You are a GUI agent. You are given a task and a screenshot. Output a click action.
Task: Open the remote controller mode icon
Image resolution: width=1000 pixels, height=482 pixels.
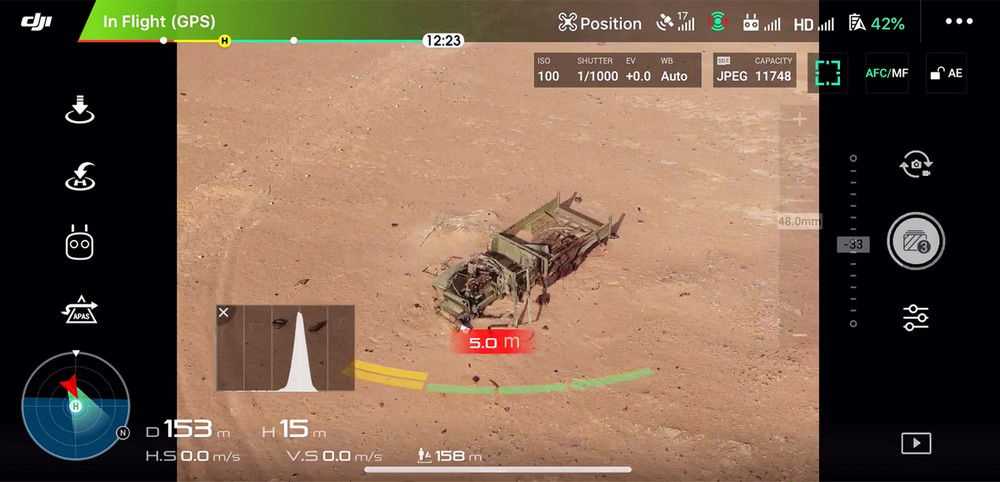click(x=79, y=244)
